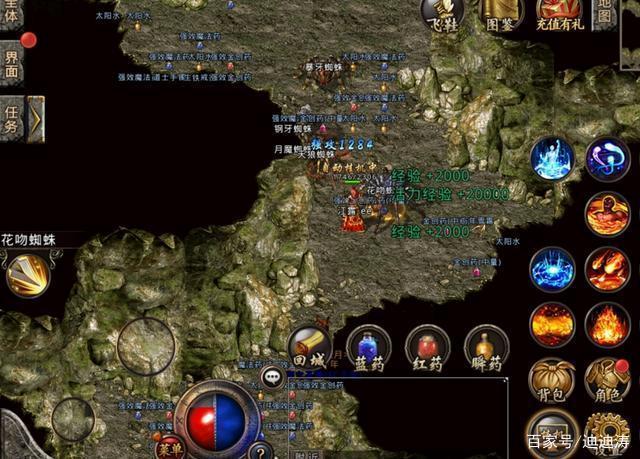Use the 瞬药 instant potion

coord(486,348)
